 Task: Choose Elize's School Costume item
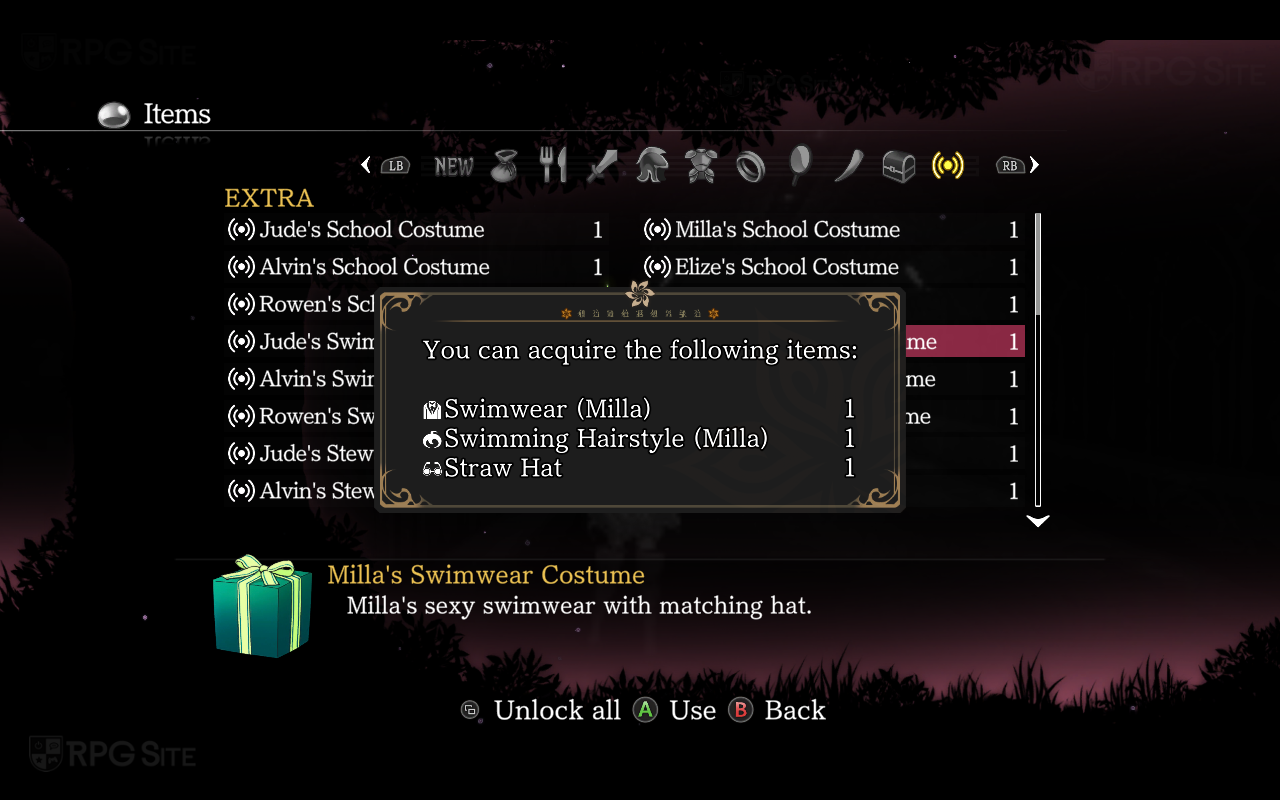[x=787, y=267]
